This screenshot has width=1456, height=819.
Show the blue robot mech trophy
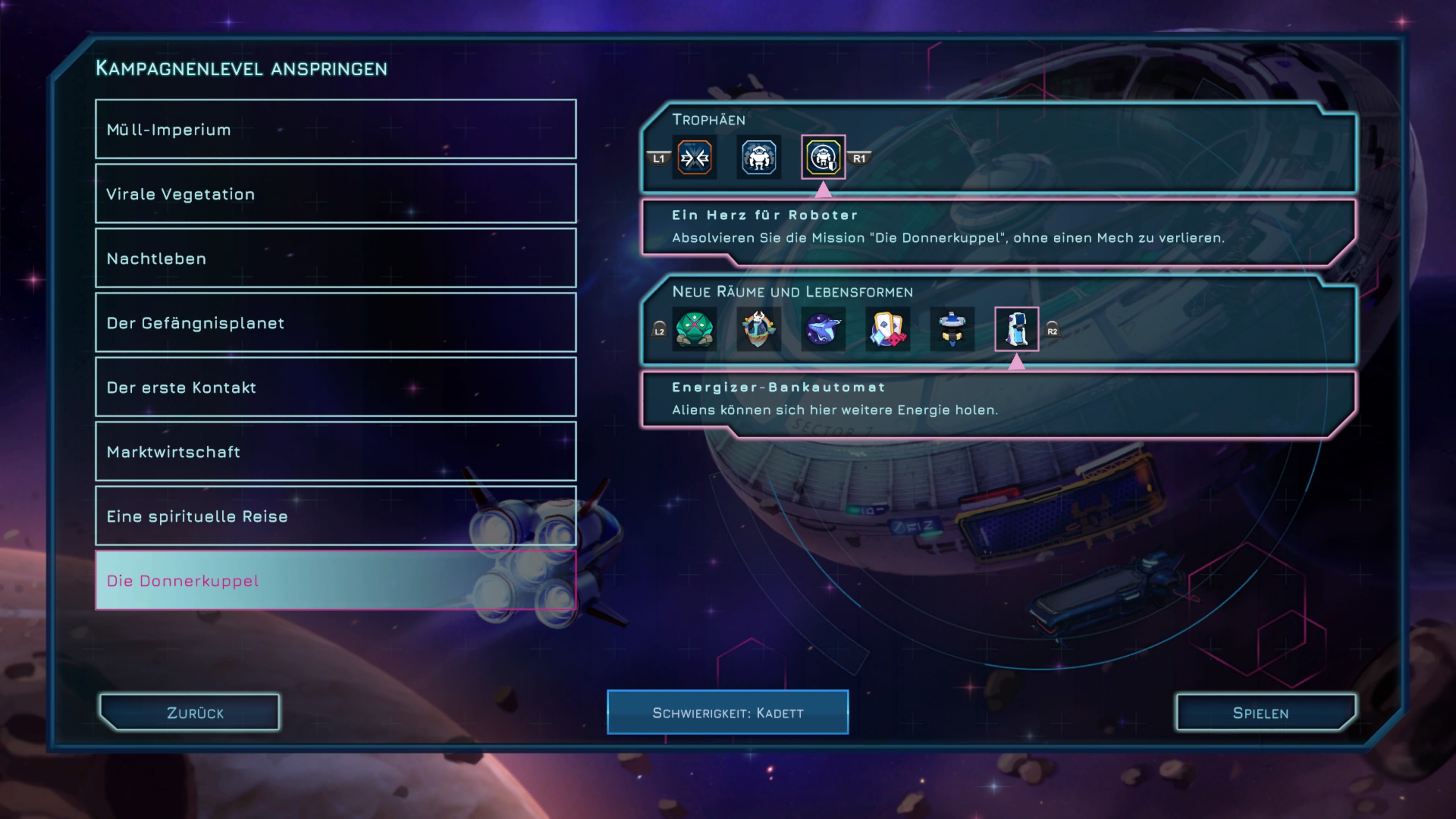758,158
